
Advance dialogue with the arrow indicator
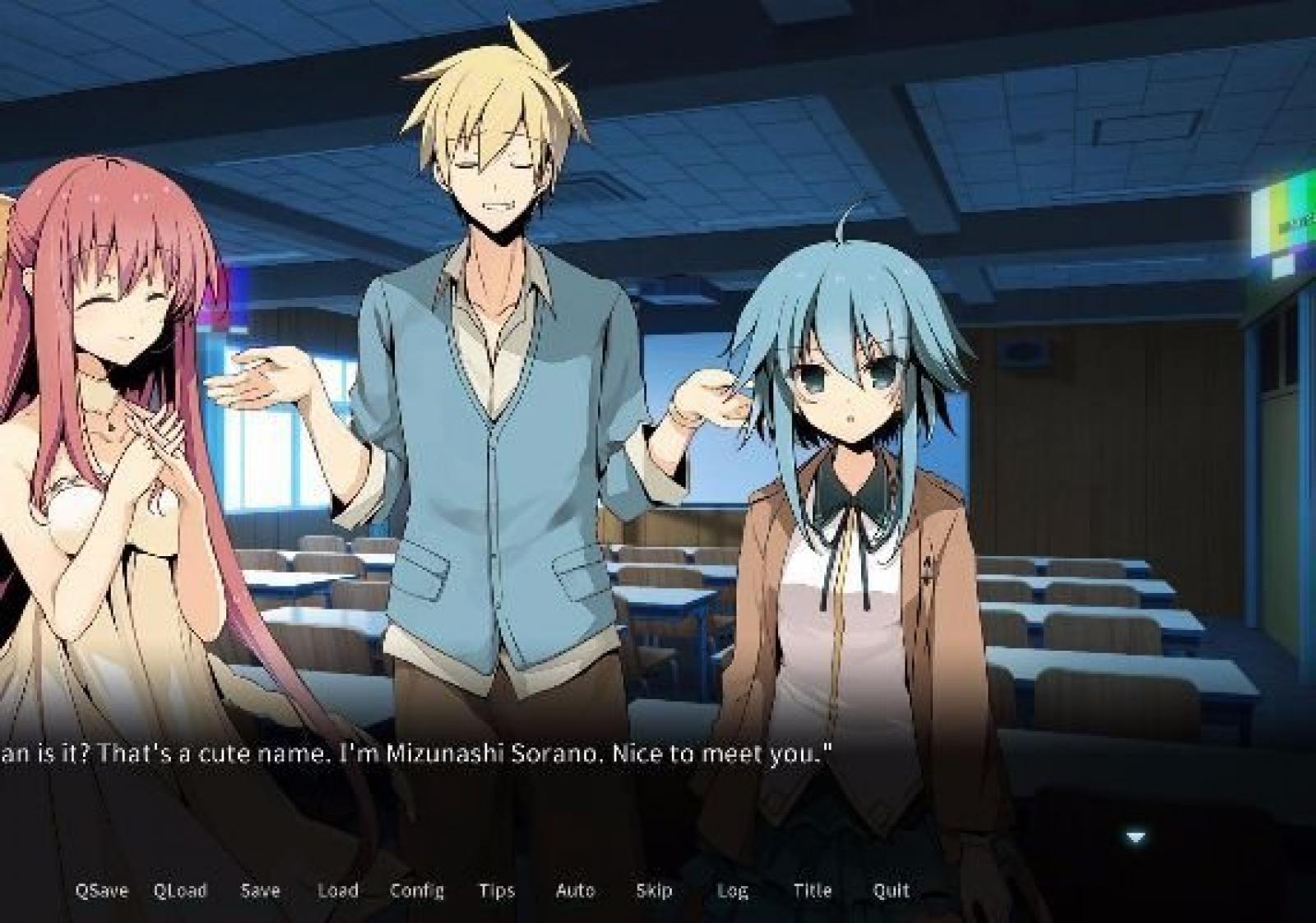point(1135,837)
